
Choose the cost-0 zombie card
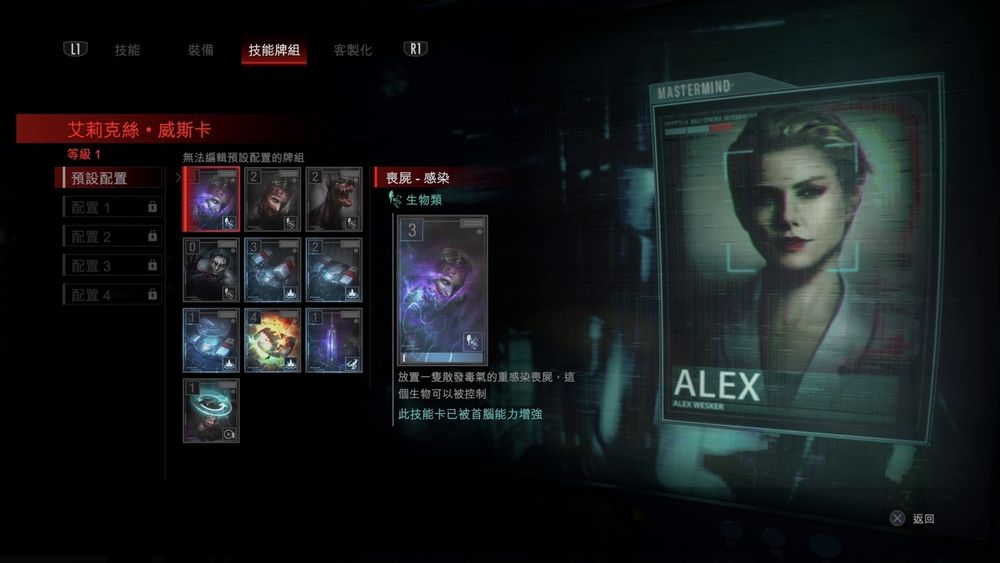pos(212,270)
